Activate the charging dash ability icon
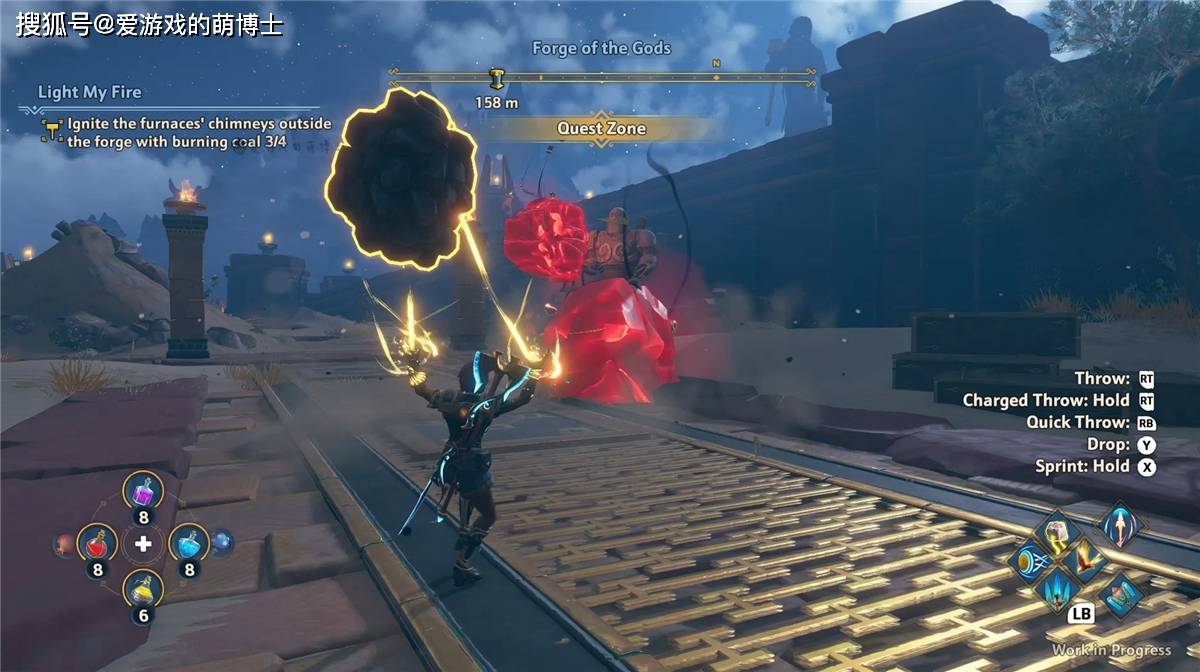Screen dimensions: 1200x672 click(x=1027, y=561)
